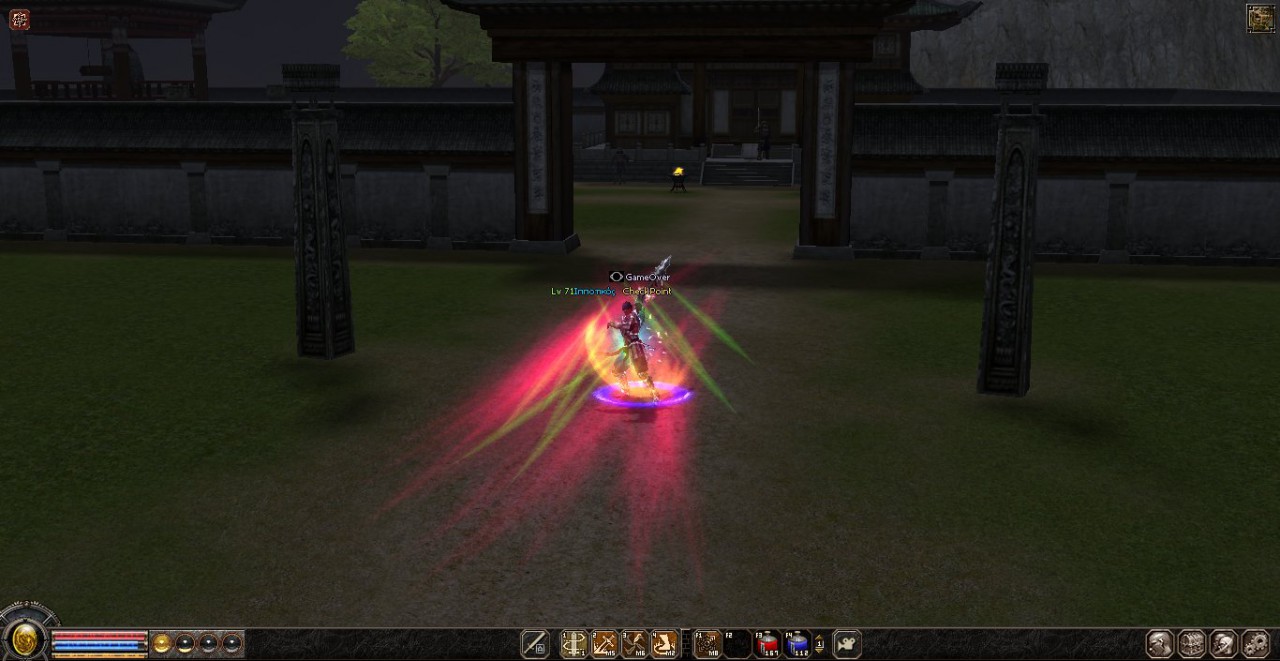This screenshot has width=1280, height=661.
Task: Click the sword attack icon on the taskbar
Action: click(535, 644)
